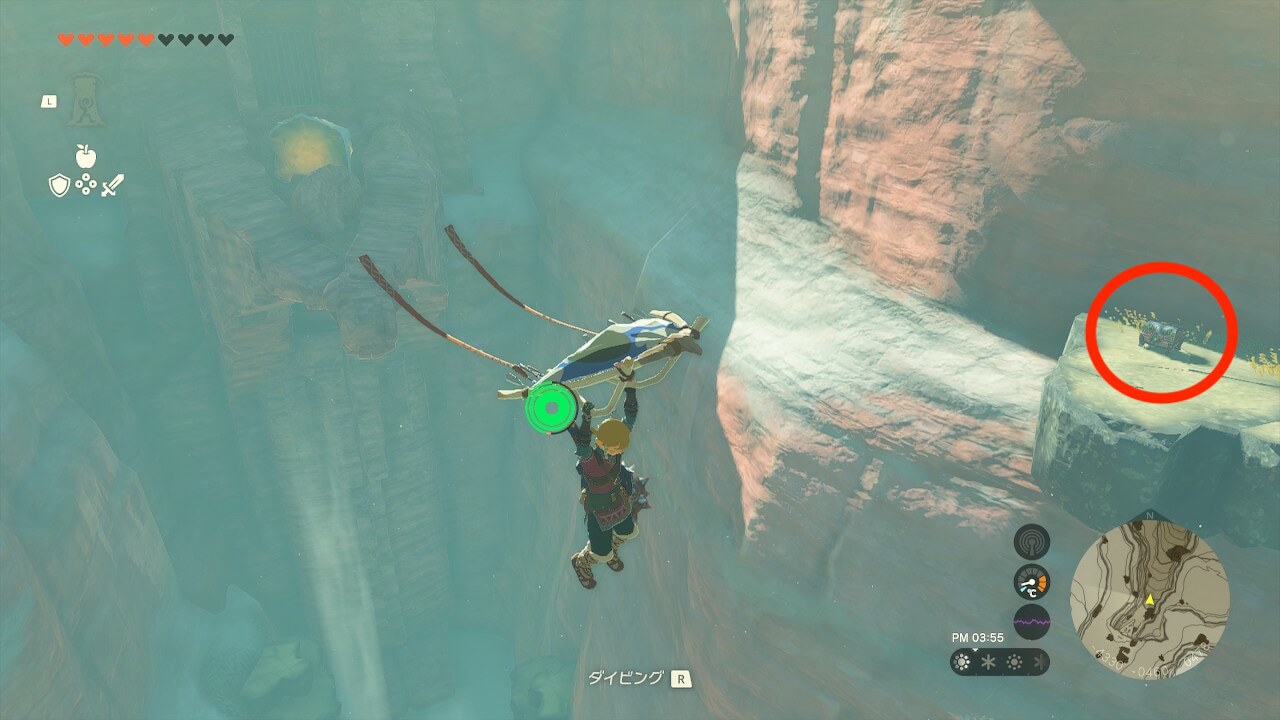Viewport: 1280px width, 720px height.
Task: Click the temperature gauge icon
Action: (x=1032, y=582)
